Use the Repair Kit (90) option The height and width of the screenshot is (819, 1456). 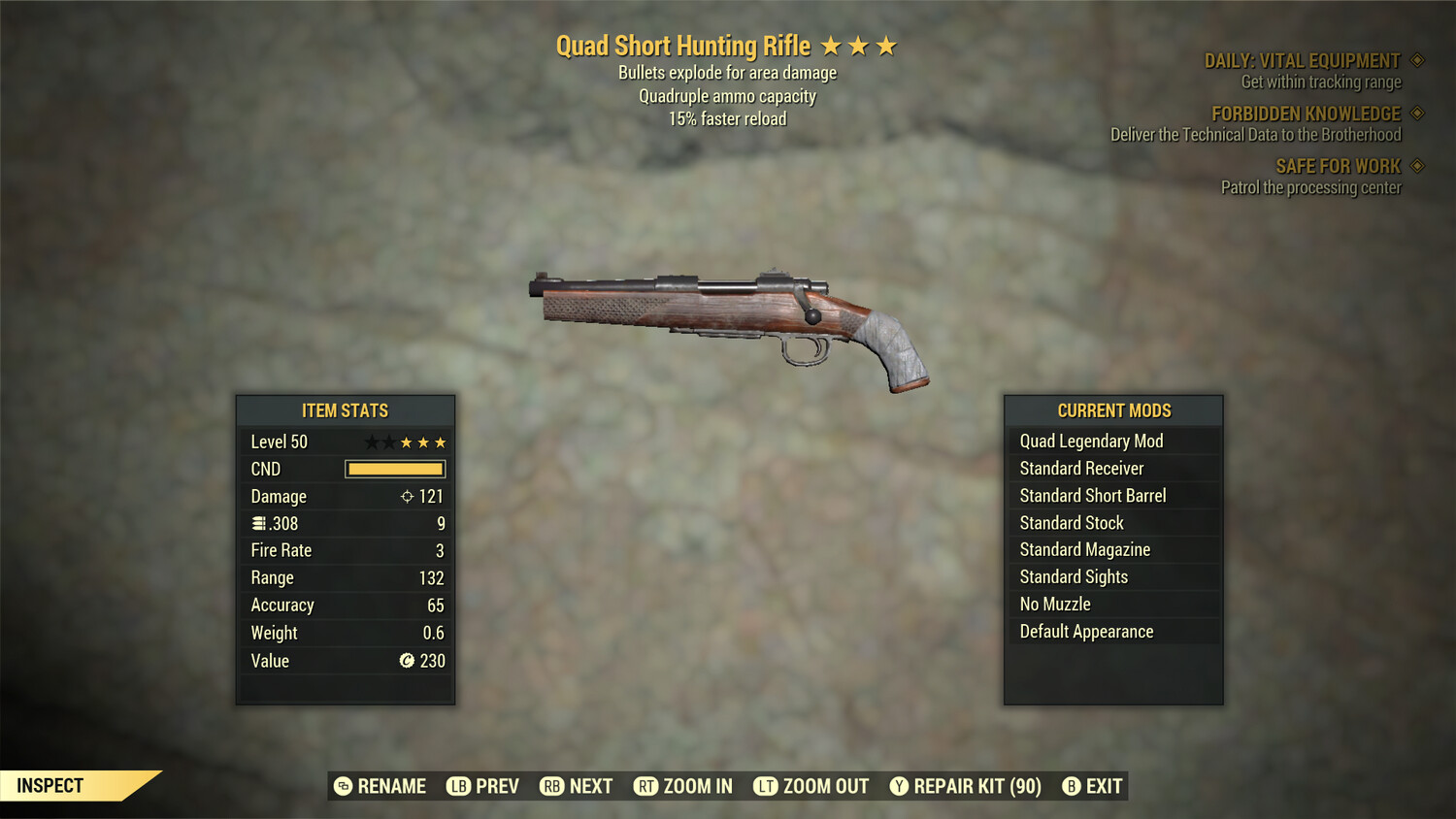click(966, 786)
